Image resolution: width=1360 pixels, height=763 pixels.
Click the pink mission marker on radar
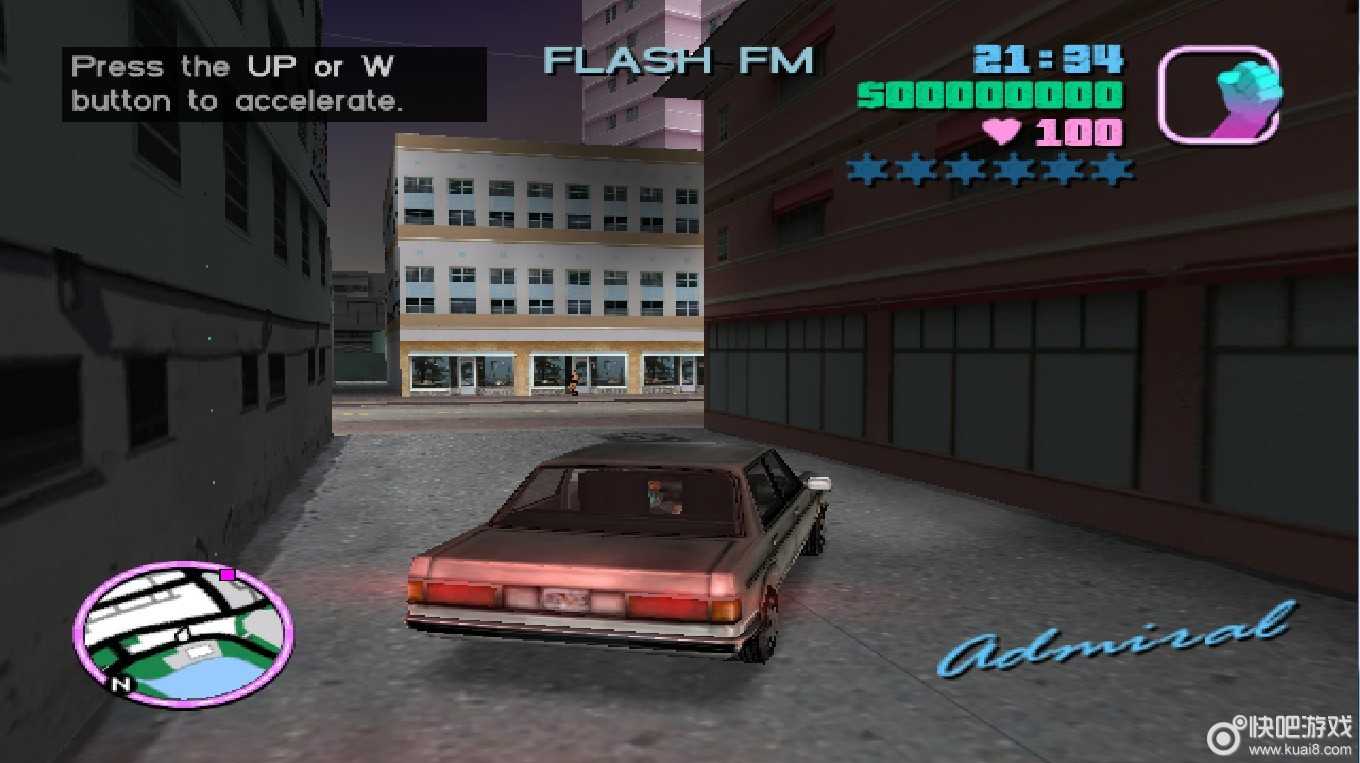[228, 574]
